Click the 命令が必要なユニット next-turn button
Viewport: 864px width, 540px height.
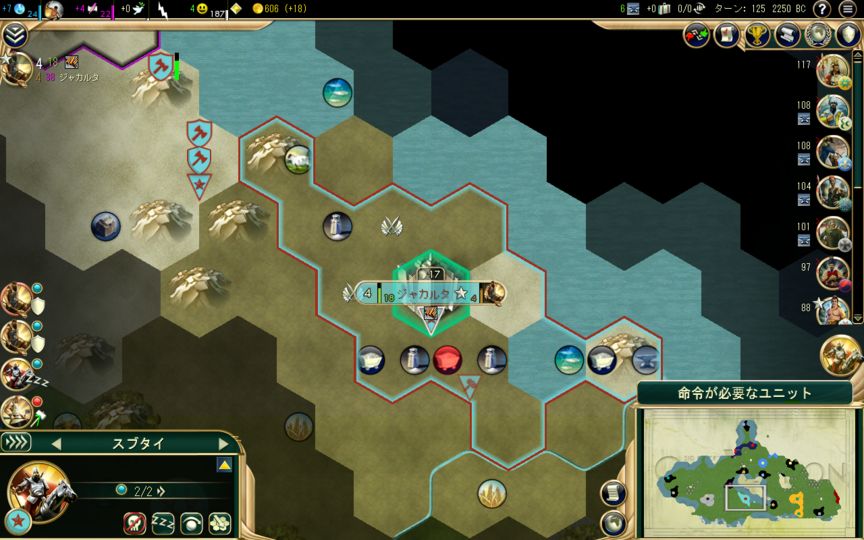(744, 393)
